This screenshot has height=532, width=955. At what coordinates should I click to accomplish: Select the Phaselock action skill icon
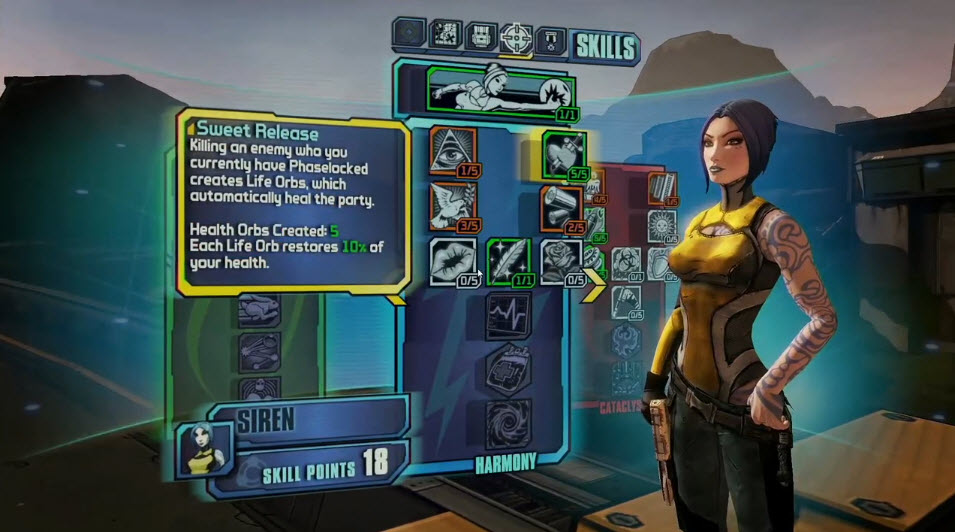click(490, 90)
